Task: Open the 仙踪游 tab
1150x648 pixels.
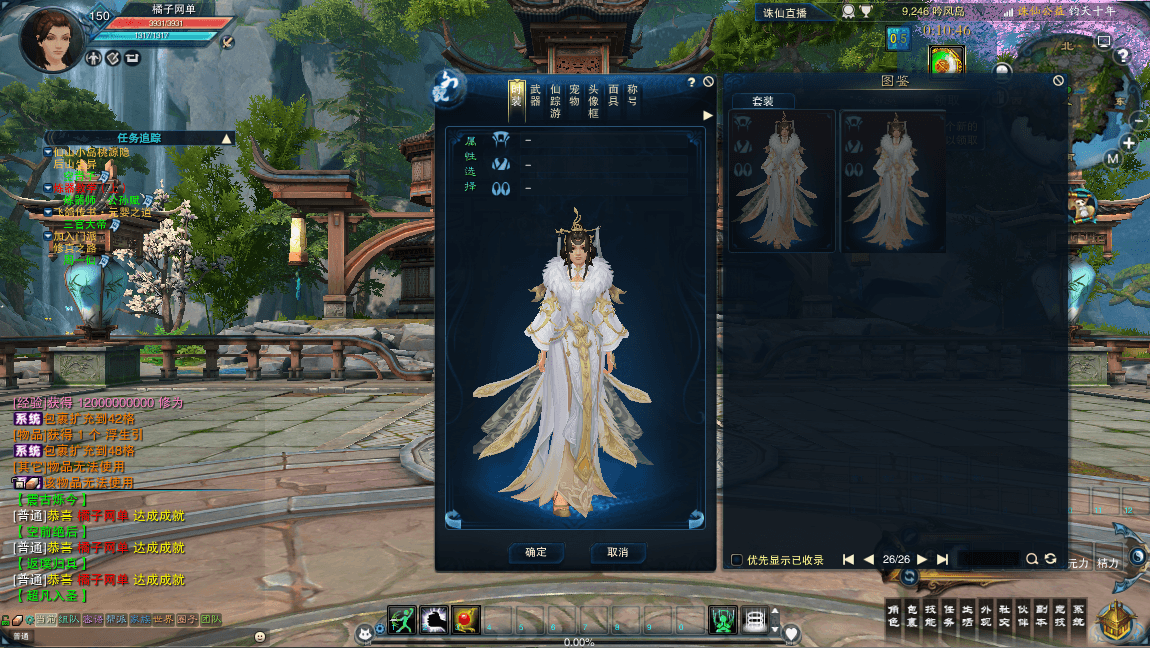Action: (555, 101)
